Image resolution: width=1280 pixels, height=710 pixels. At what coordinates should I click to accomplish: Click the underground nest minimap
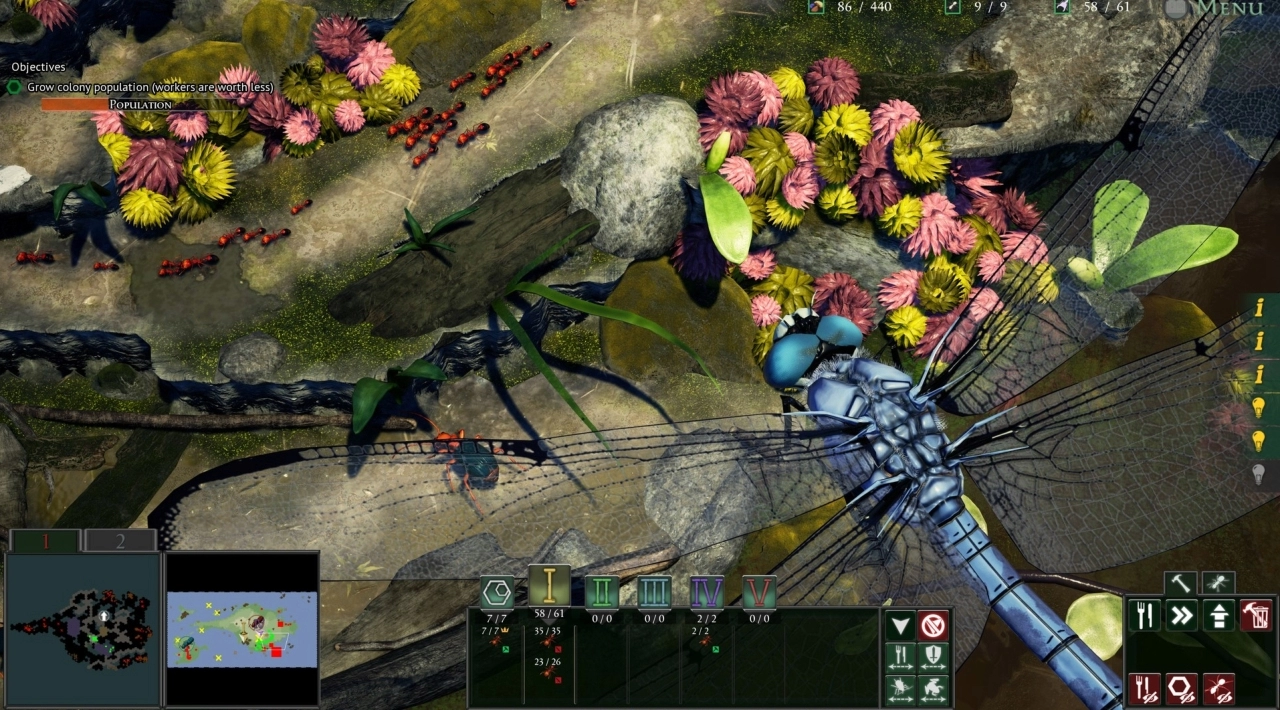pos(82,629)
